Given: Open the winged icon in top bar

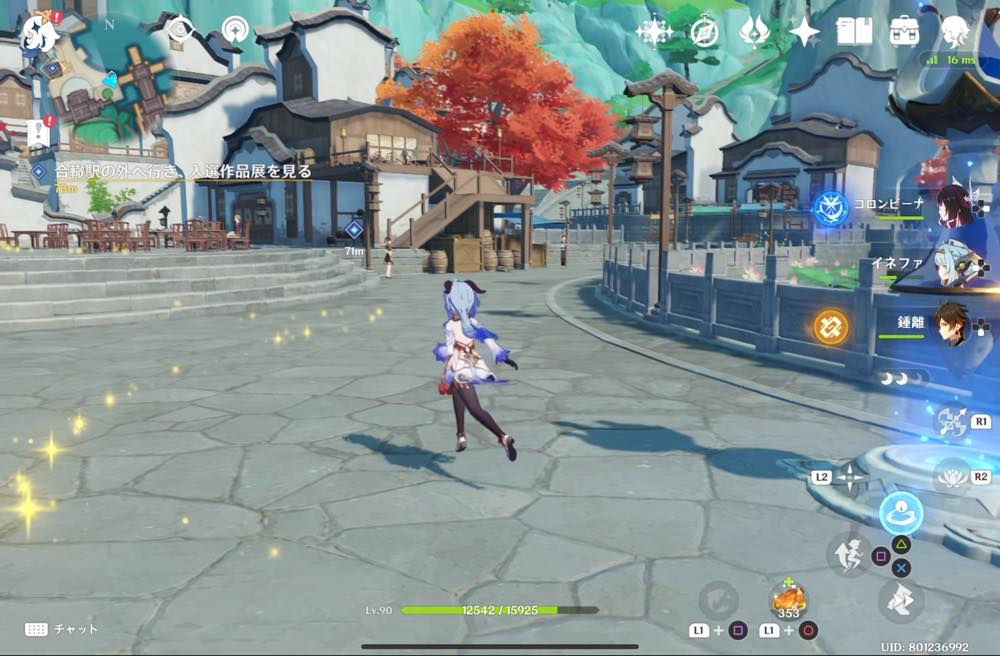Looking at the screenshot, I should pos(754,32).
